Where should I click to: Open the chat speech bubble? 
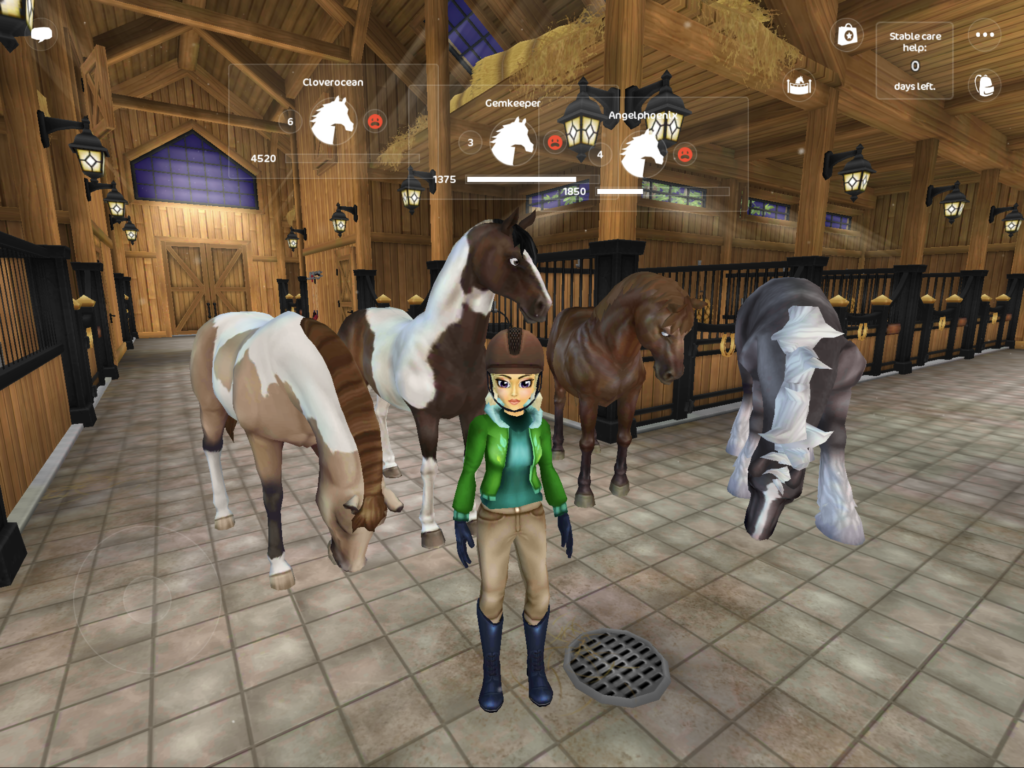click(x=42, y=34)
